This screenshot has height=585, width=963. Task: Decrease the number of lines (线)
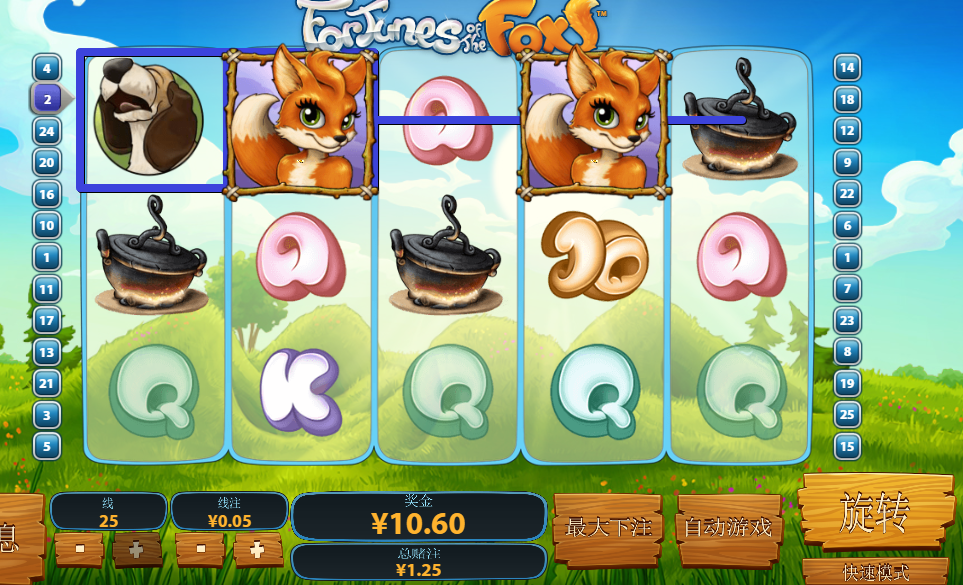78,549
